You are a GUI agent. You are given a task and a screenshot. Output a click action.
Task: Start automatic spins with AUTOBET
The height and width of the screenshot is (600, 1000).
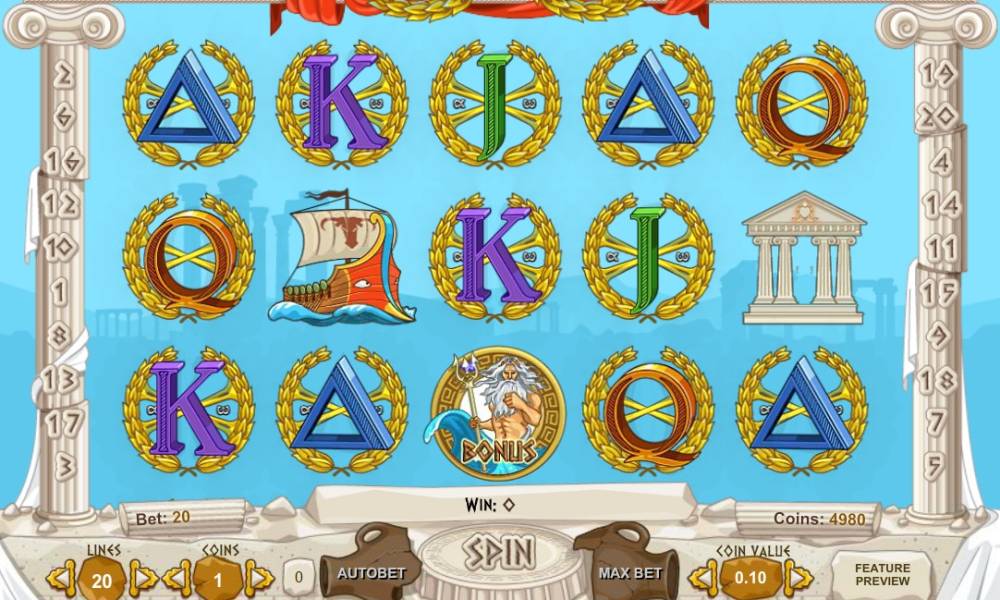(370, 573)
